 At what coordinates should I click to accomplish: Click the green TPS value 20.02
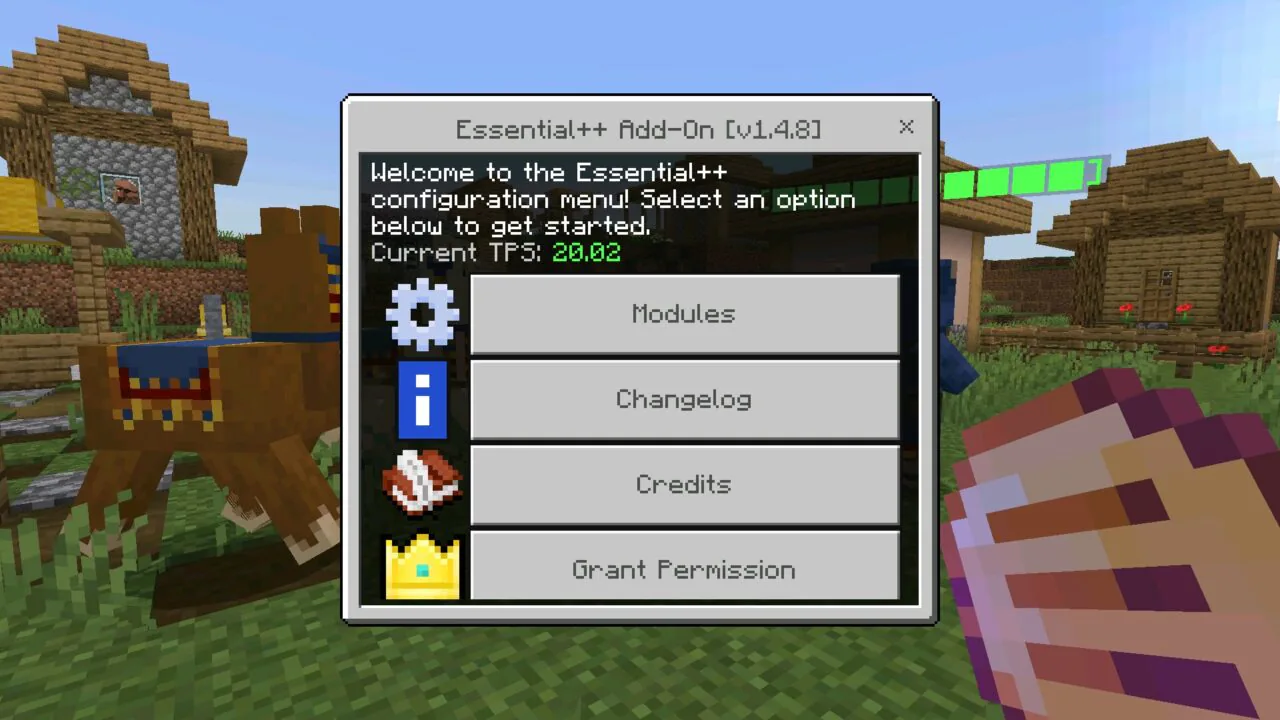586,252
